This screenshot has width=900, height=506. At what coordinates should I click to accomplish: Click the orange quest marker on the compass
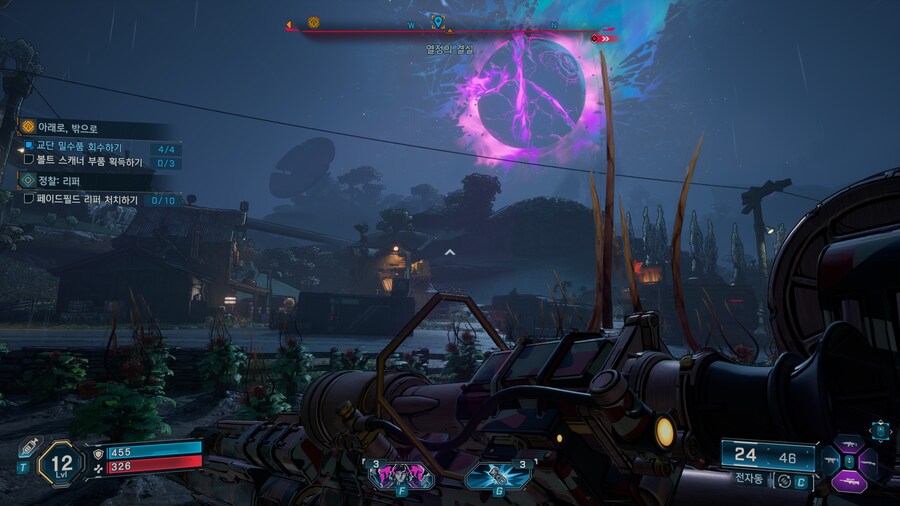coord(313,22)
